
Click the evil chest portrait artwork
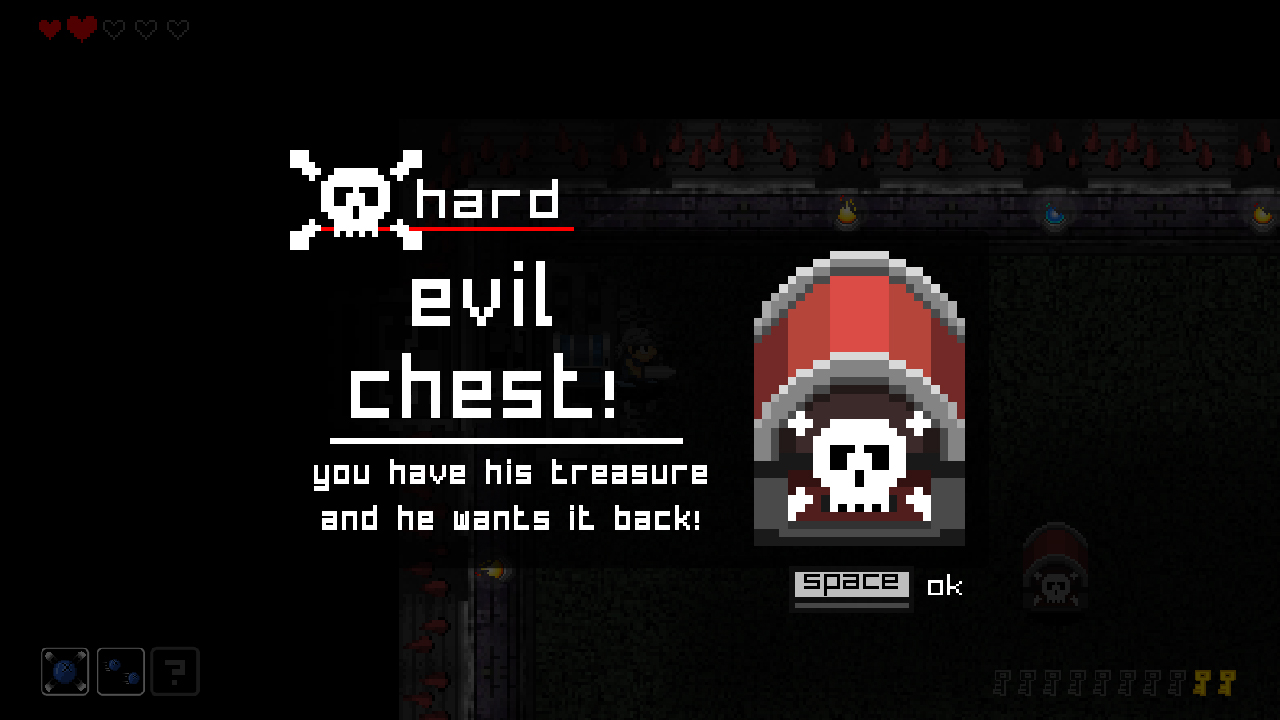pos(859,398)
